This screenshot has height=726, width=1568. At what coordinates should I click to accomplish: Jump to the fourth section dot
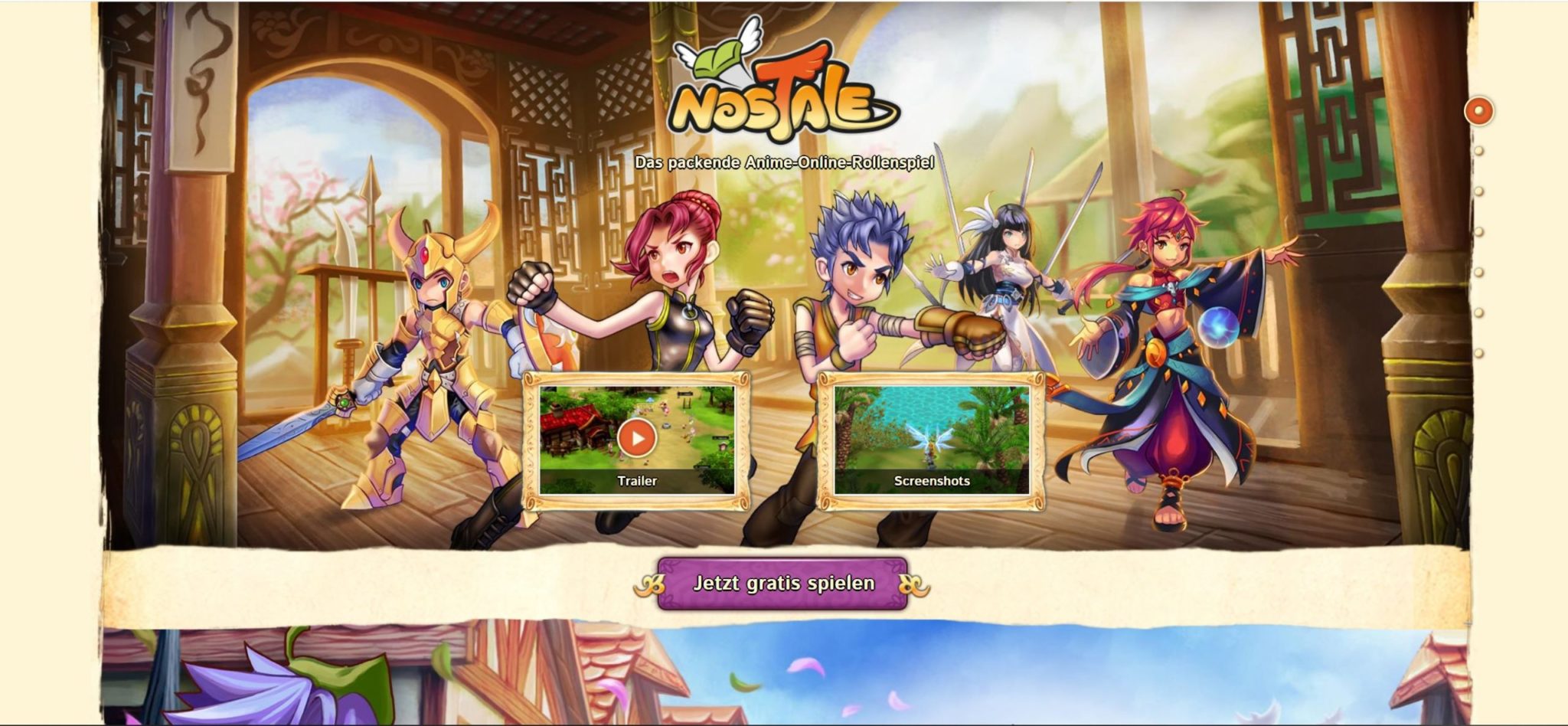[1478, 232]
